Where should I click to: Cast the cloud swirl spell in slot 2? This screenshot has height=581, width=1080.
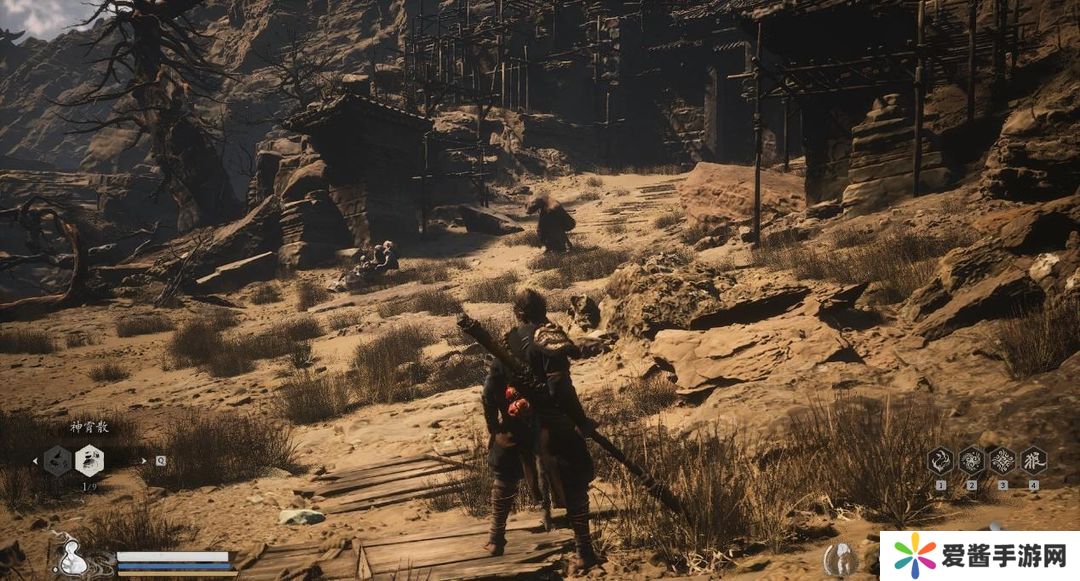pos(971,460)
